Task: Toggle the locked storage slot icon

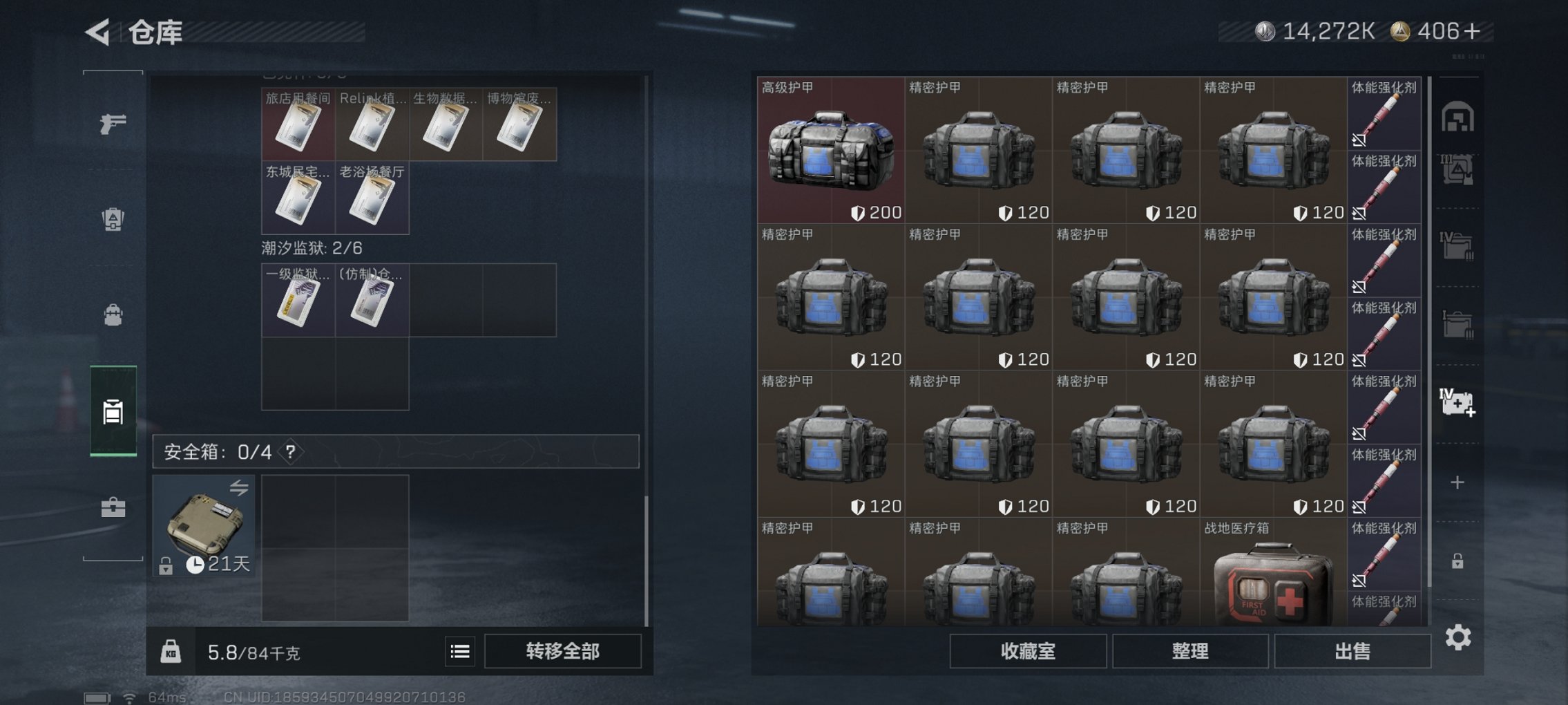Action: click(x=1459, y=561)
